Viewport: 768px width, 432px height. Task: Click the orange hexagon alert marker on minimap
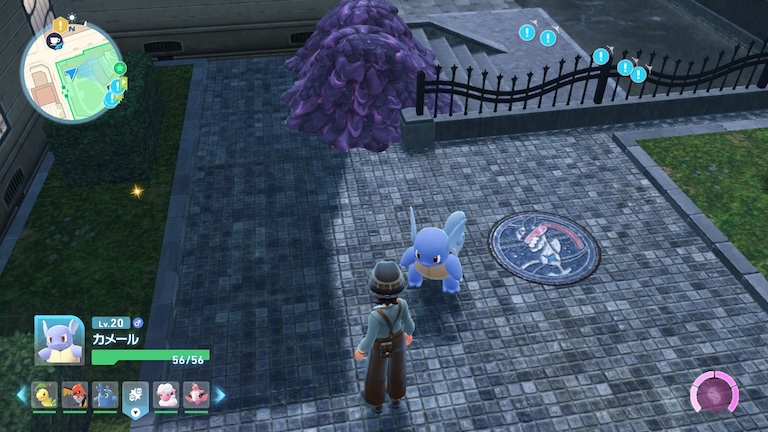[x=61, y=24]
